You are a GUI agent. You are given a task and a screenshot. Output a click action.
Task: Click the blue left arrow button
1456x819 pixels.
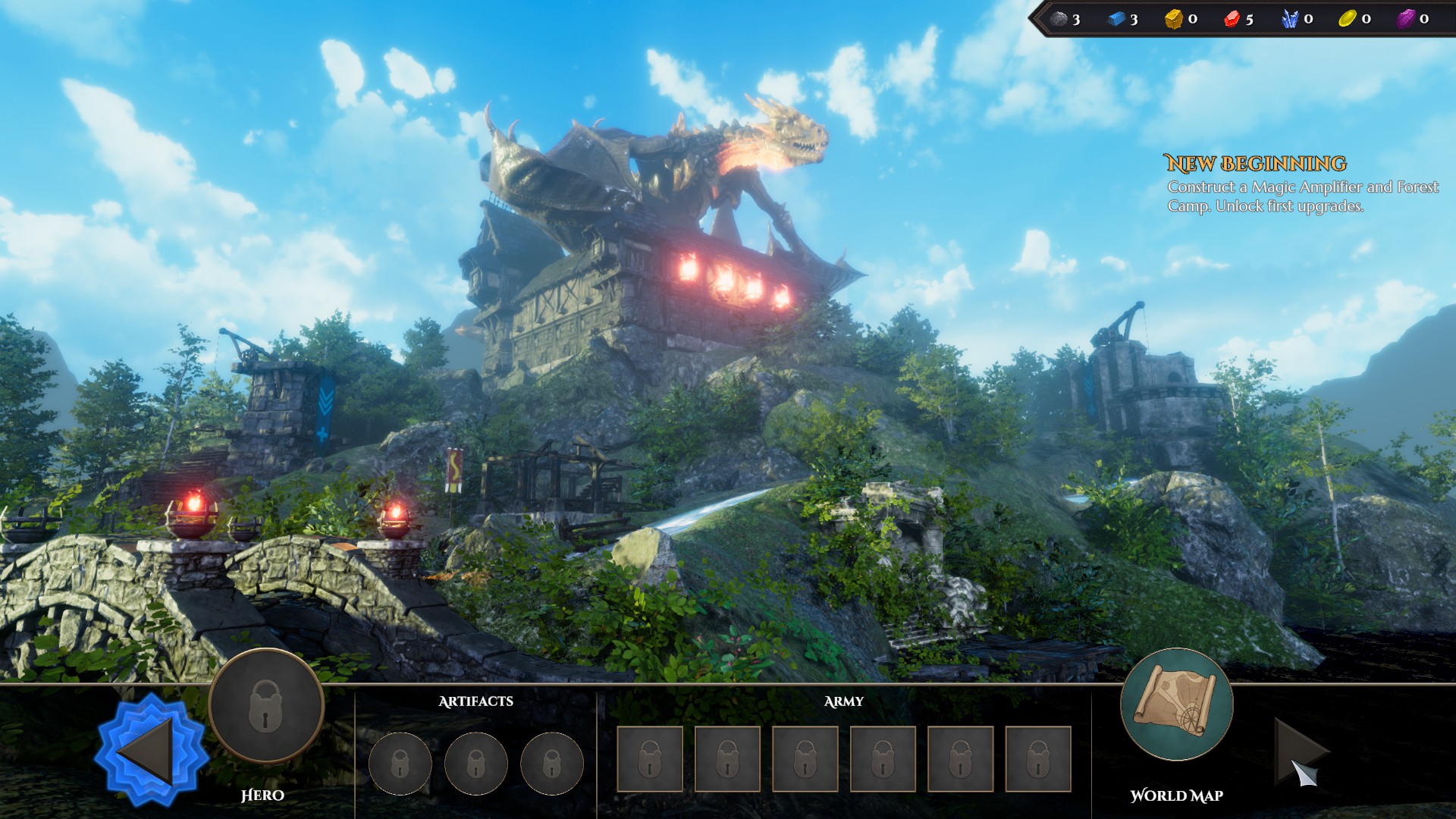150,751
